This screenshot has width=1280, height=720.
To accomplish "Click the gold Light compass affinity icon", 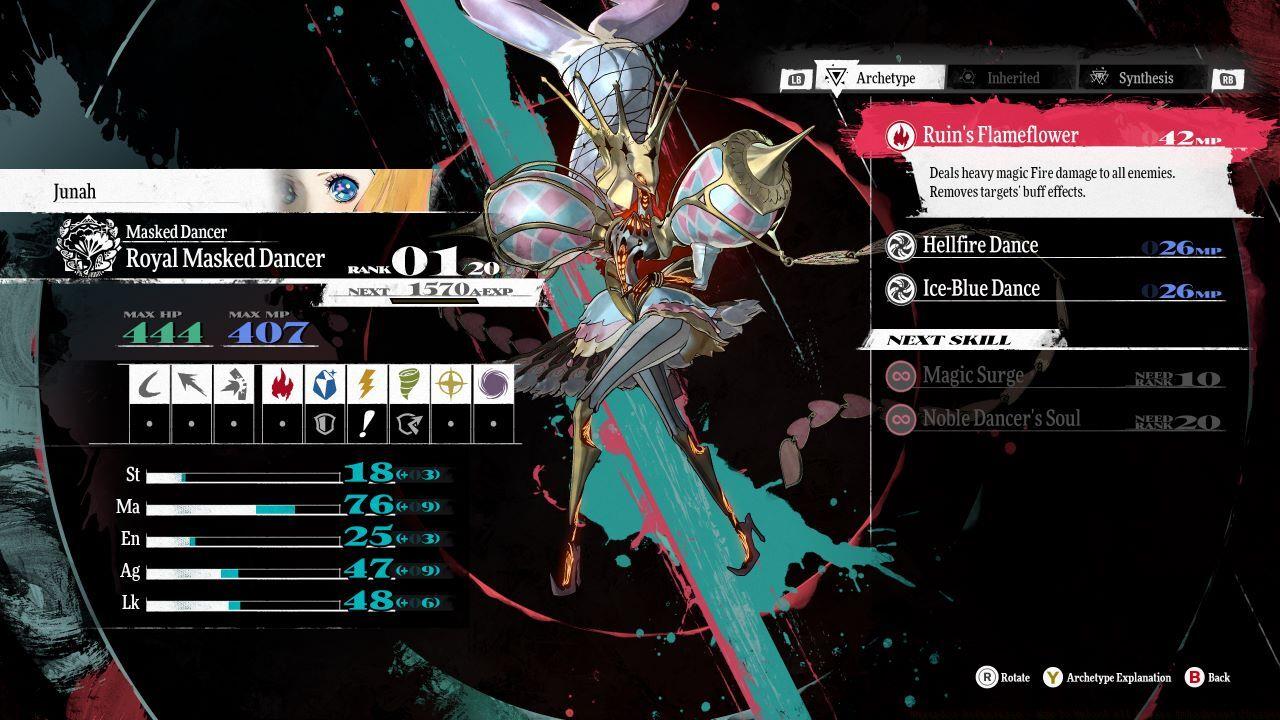I will click(450, 386).
